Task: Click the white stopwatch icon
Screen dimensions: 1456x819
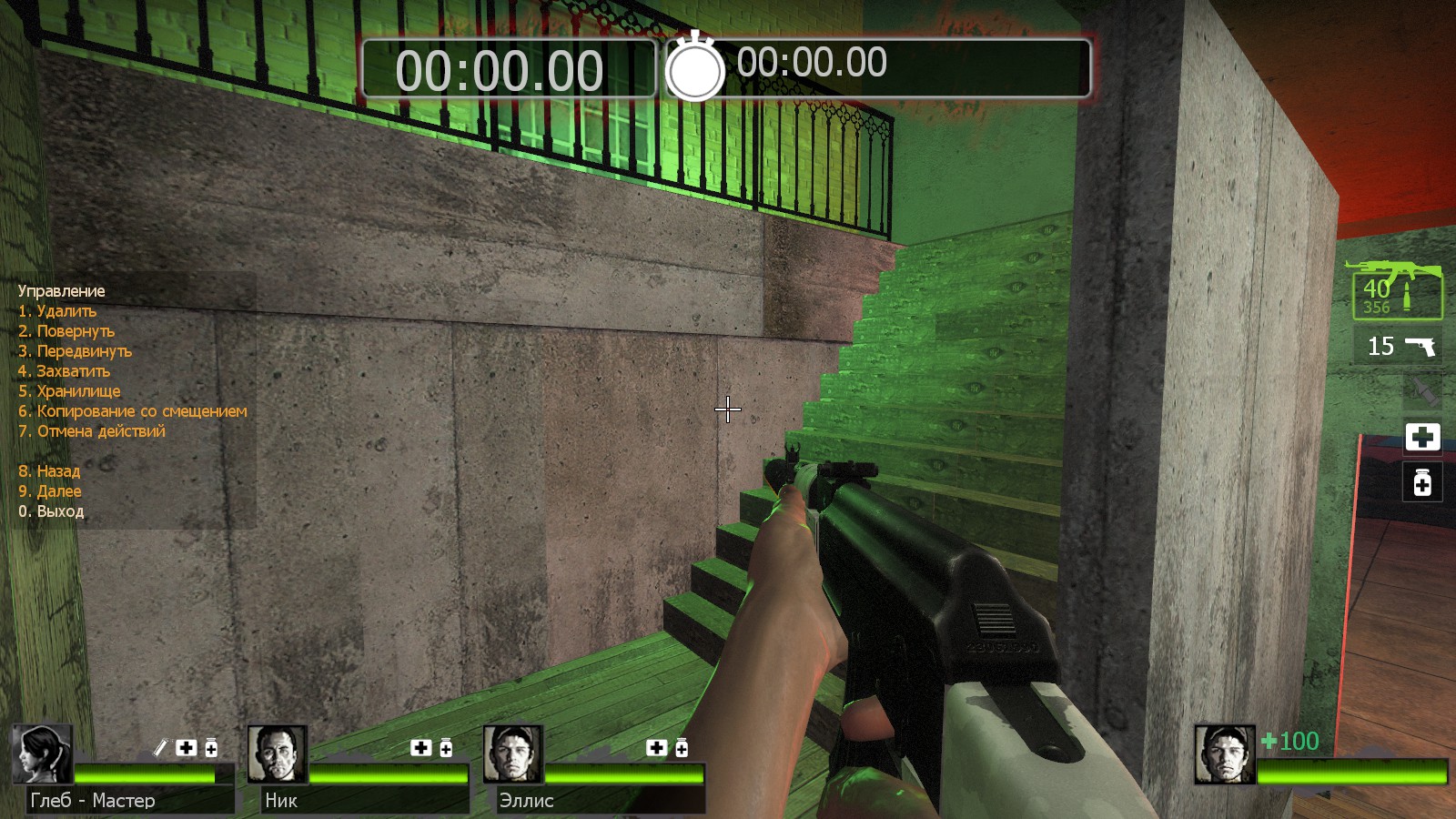Action: pyautogui.click(x=695, y=67)
